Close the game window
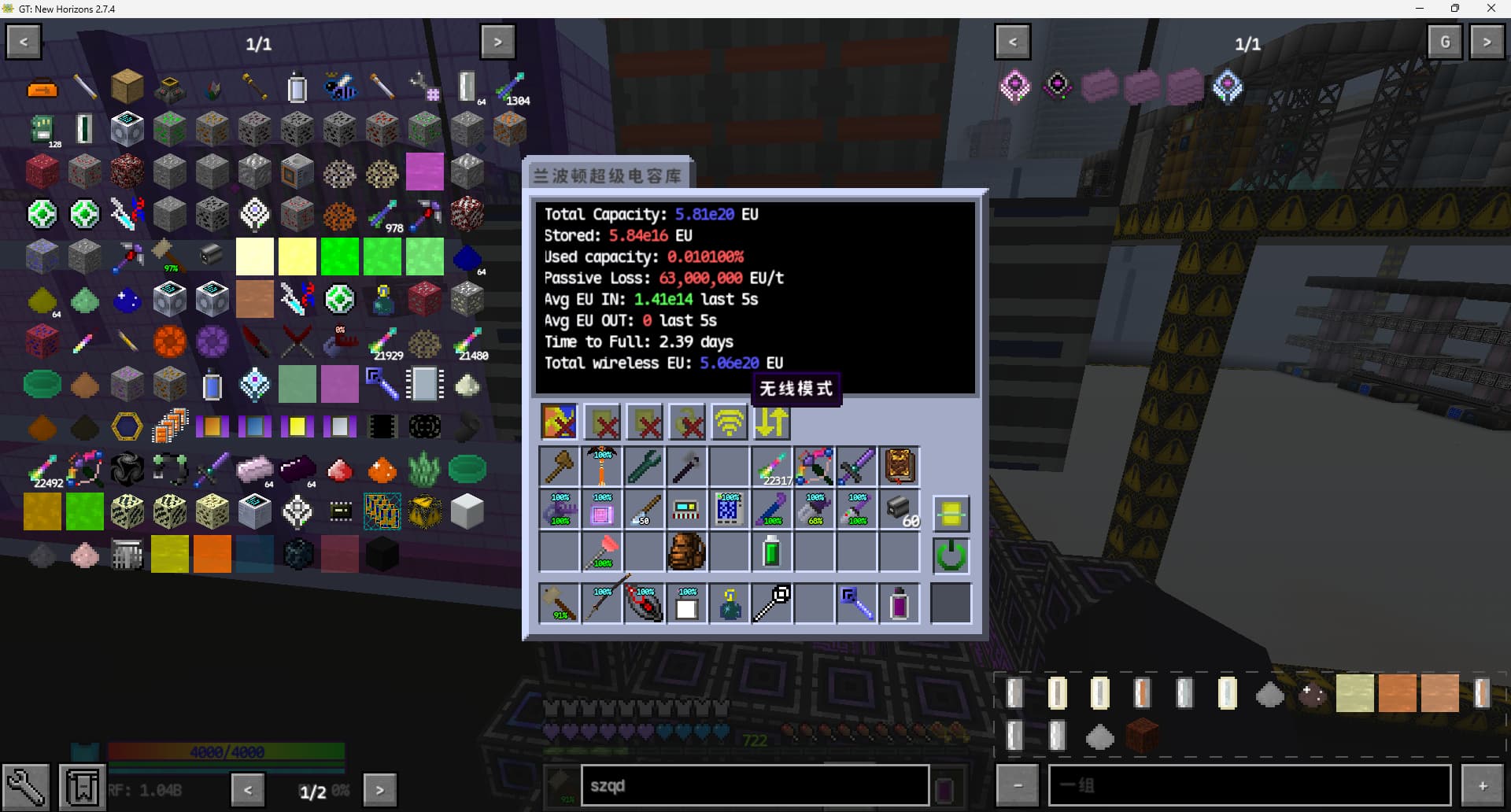1511x812 pixels. click(x=1491, y=9)
